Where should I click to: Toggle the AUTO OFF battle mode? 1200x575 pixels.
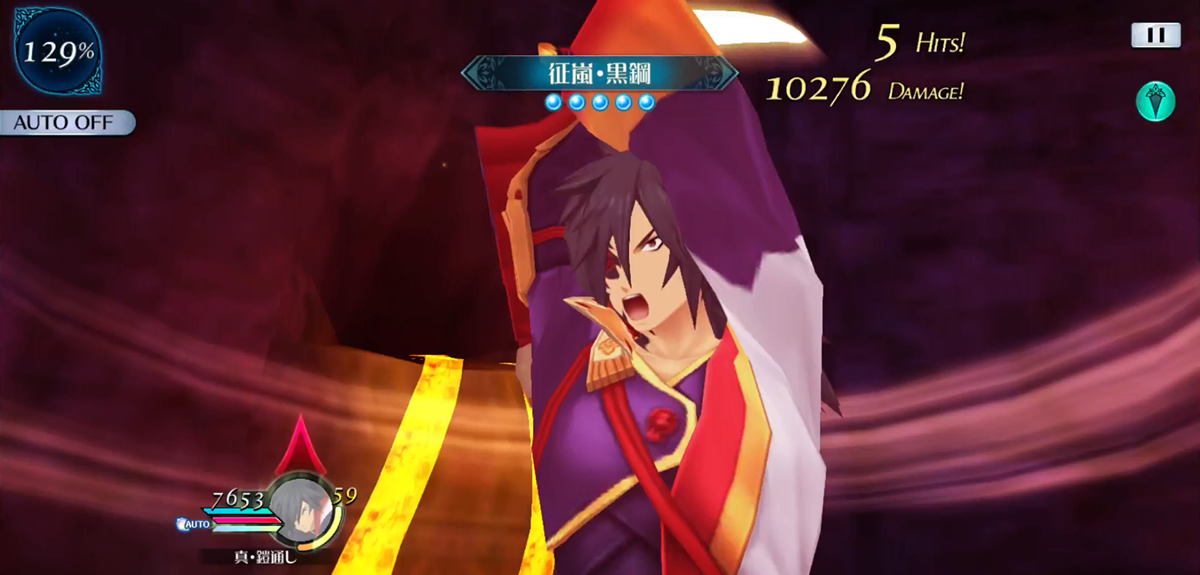(64, 123)
